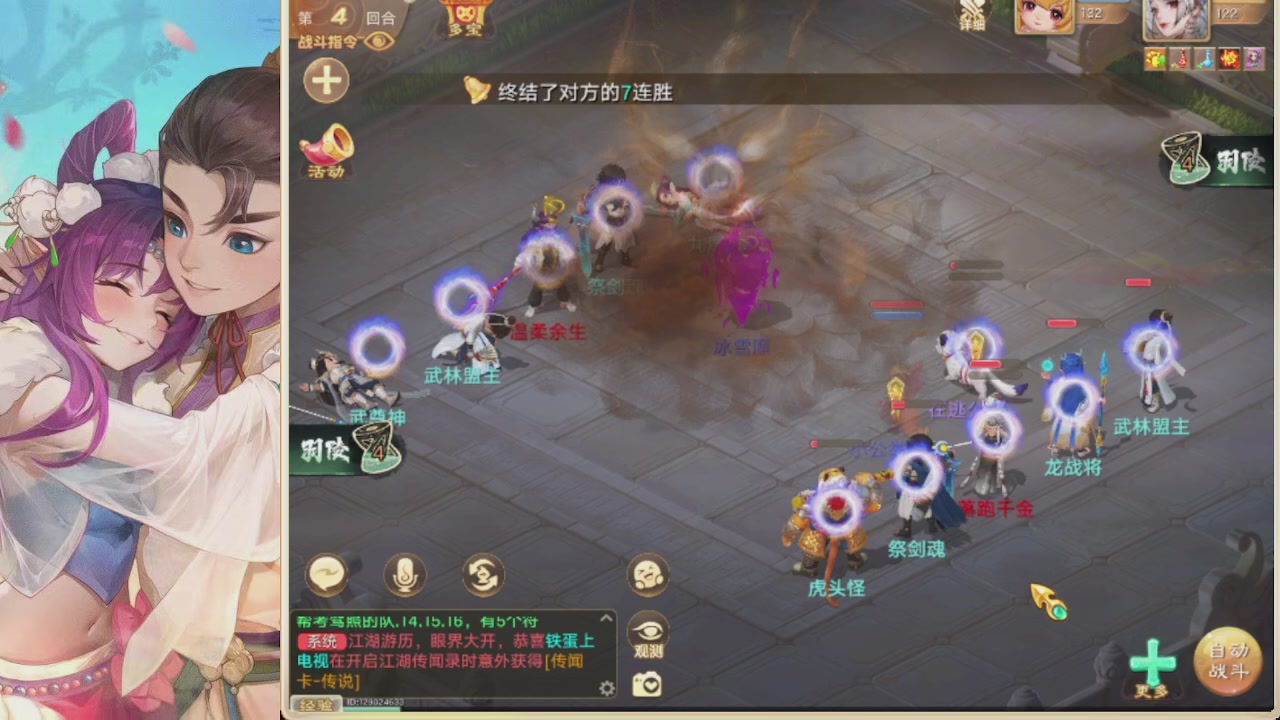
Task: Select the microphone voice chat icon
Action: click(x=405, y=575)
